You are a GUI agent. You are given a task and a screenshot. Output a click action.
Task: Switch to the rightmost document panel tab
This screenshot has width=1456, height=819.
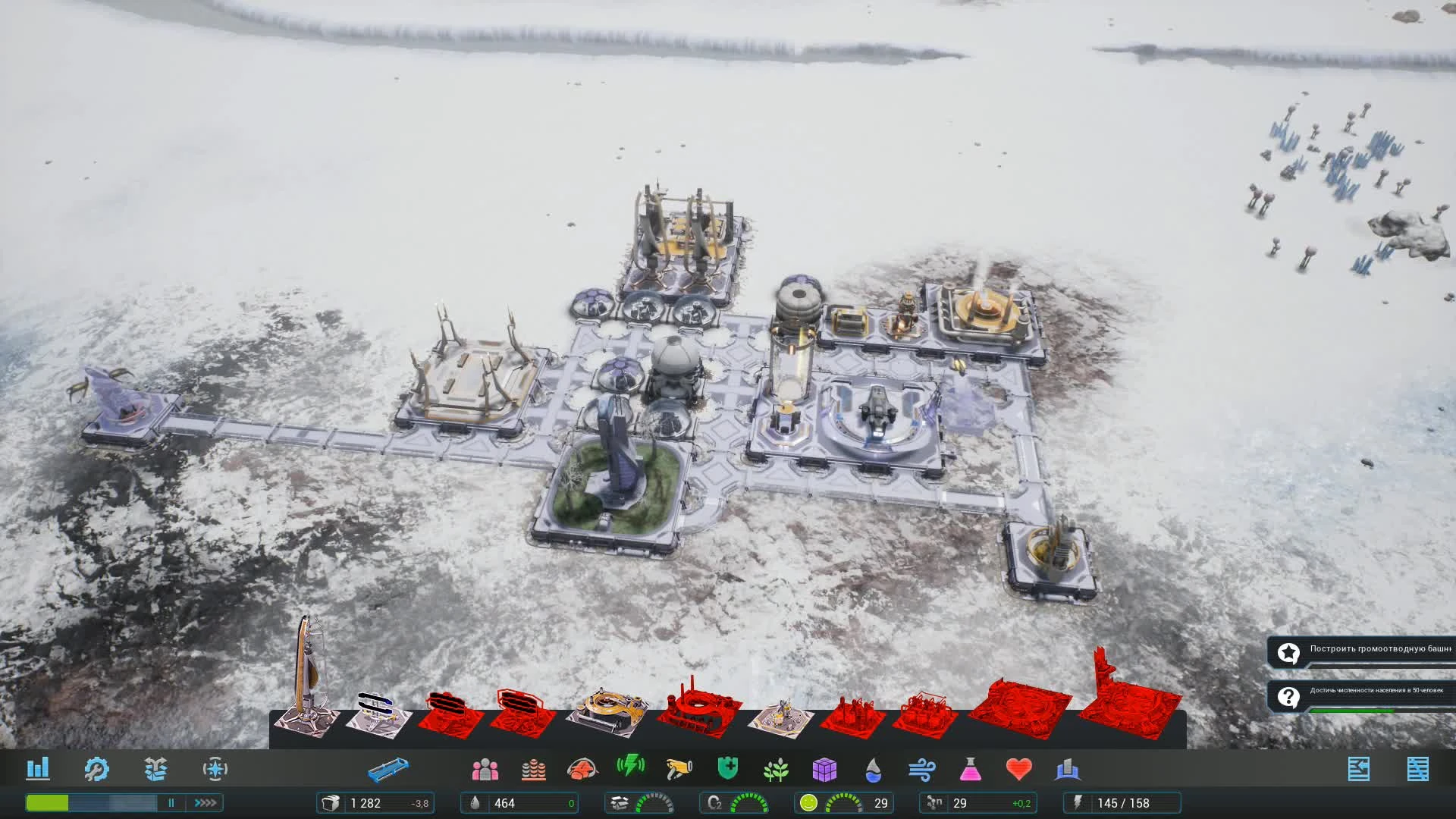1420,767
